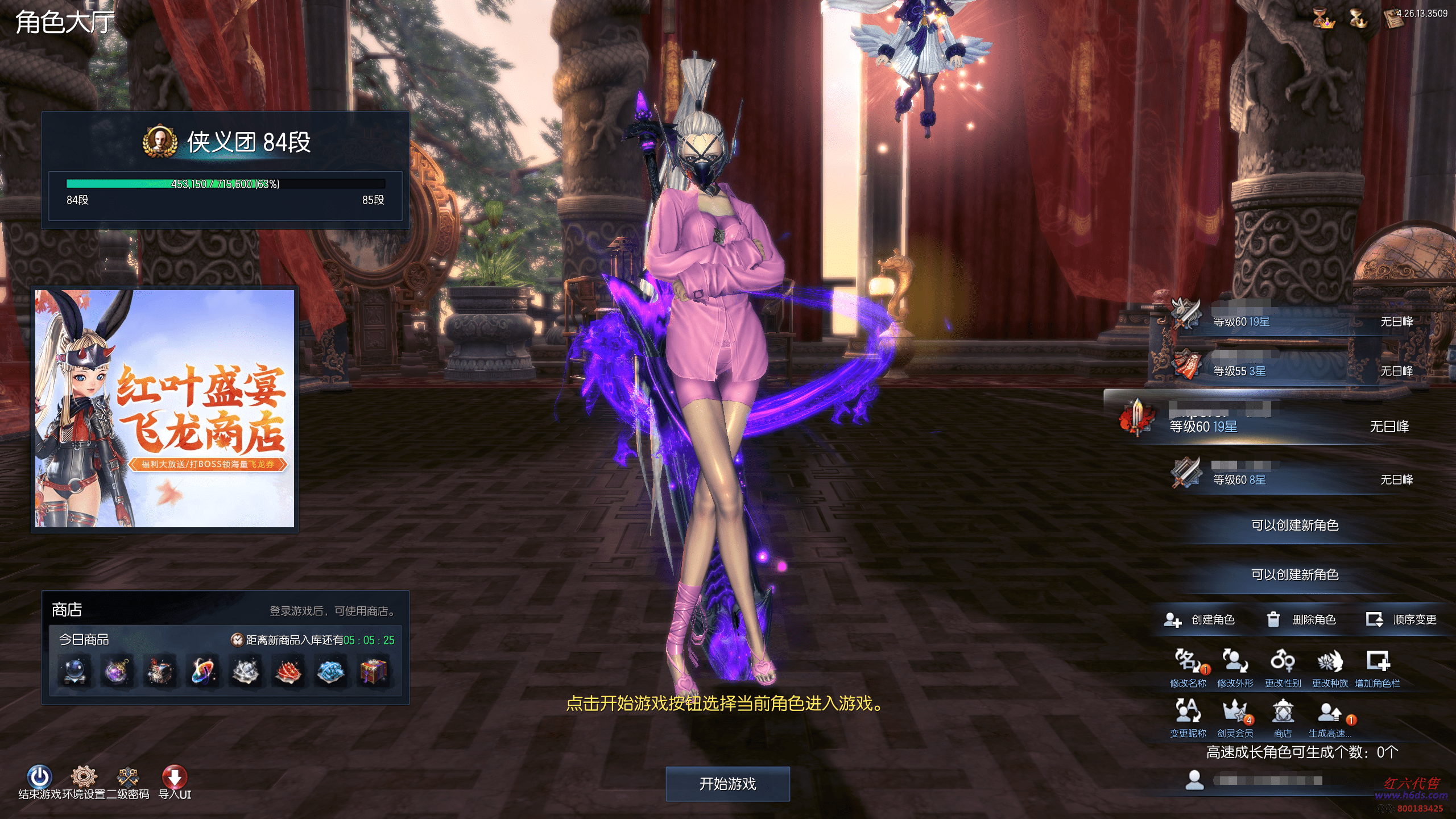
Task: Open the 红叶盛宴 飞龙商店 event banner
Action: click(x=165, y=408)
